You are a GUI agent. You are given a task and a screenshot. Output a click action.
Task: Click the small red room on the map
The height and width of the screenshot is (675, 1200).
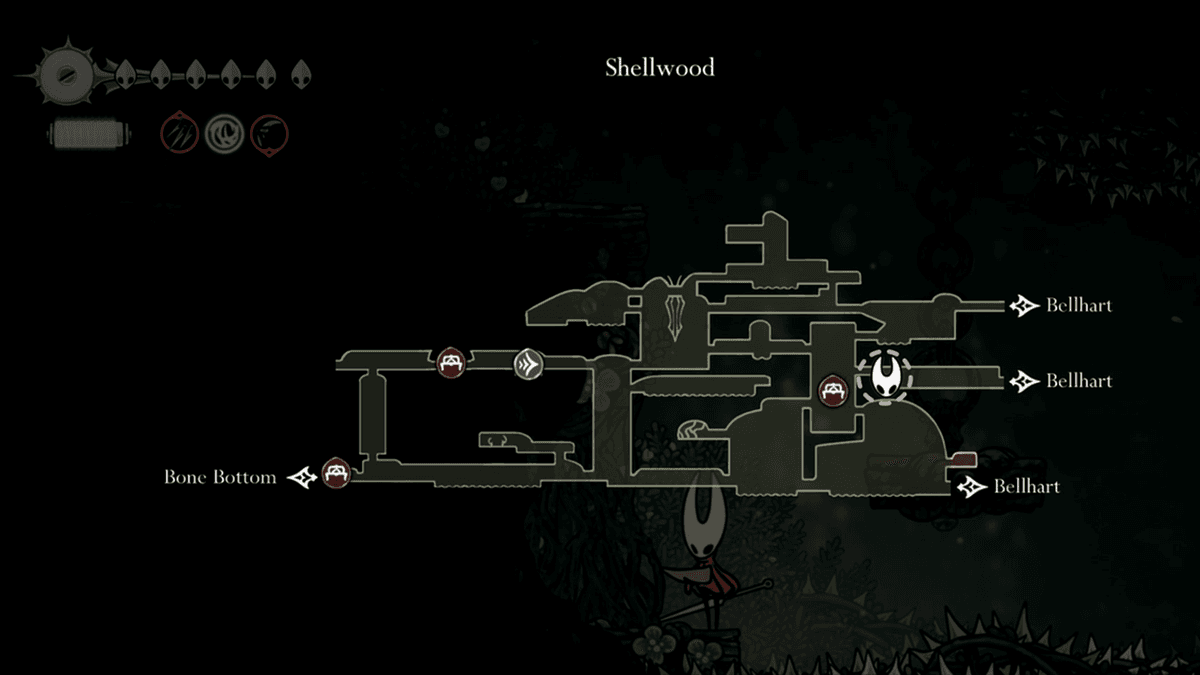(x=962, y=459)
